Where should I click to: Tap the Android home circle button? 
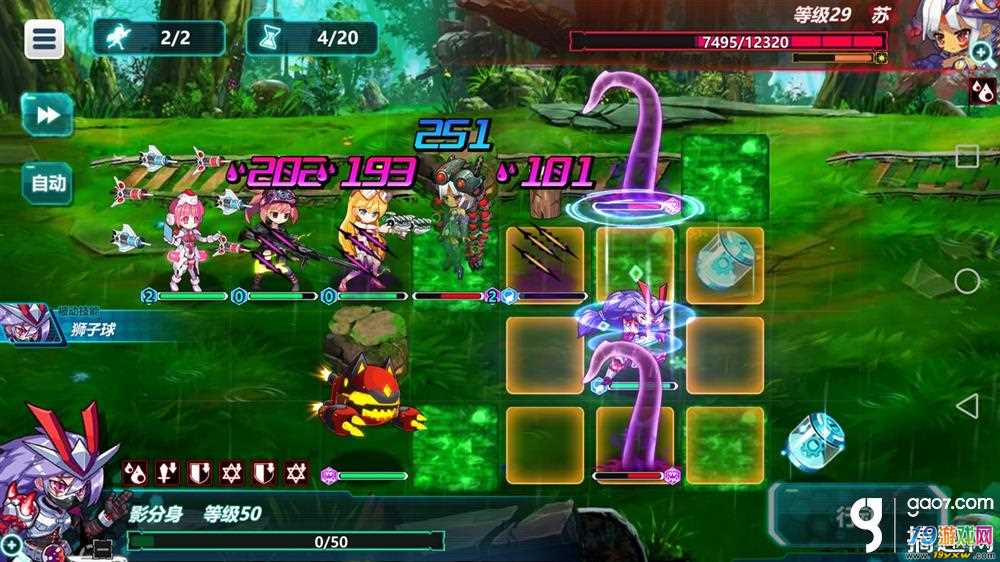click(x=966, y=281)
